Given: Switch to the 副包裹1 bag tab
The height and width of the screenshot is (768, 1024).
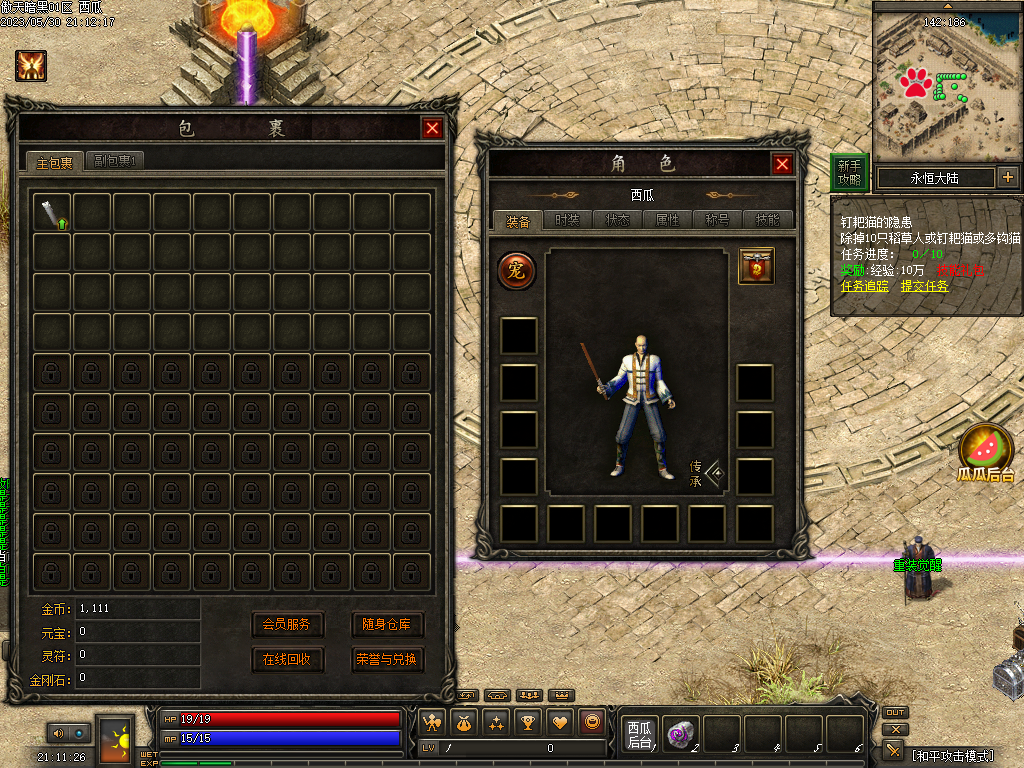Looking at the screenshot, I should click(x=115, y=161).
